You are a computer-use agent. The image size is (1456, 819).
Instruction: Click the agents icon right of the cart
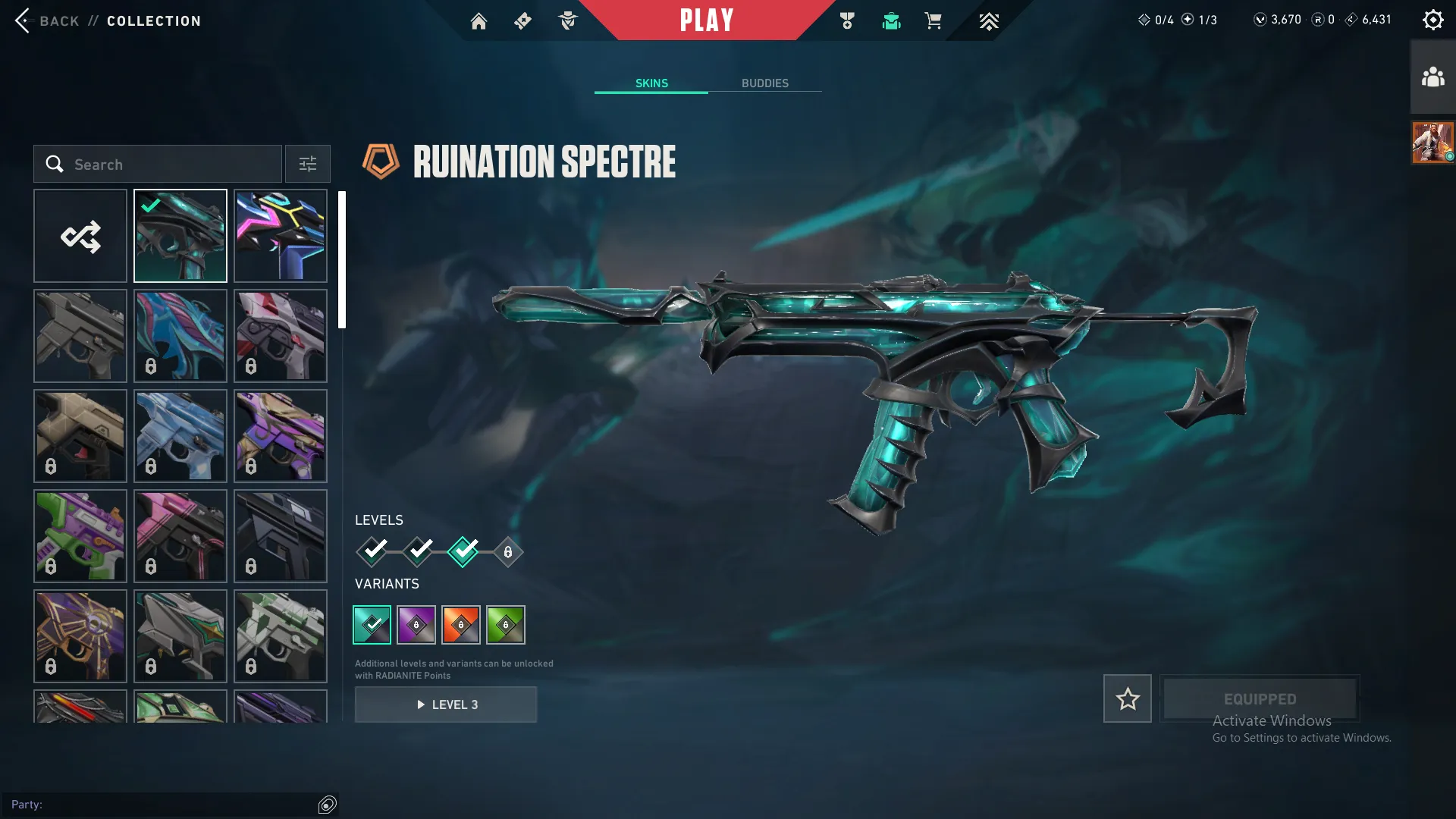[988, 20]
